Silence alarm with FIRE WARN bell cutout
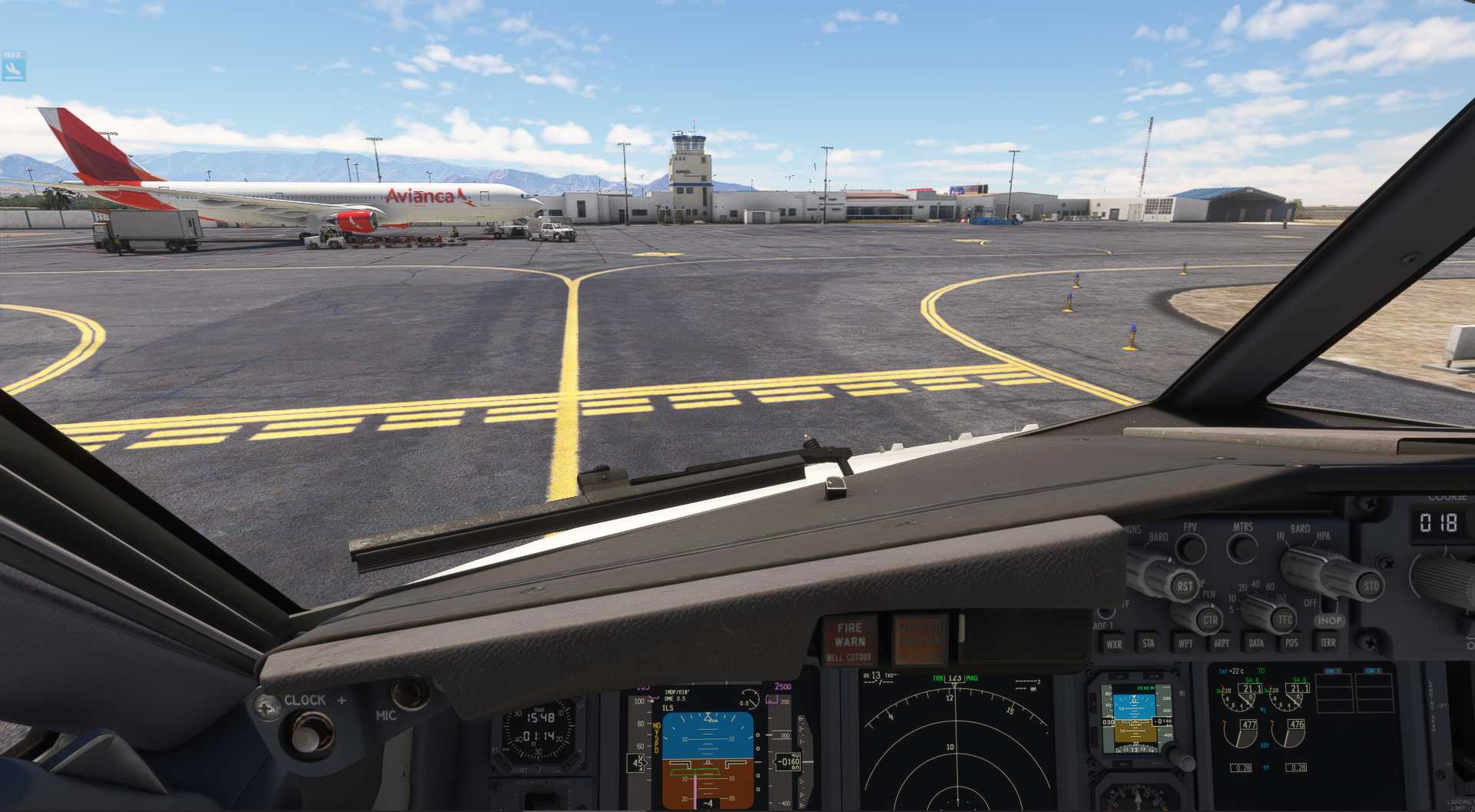 pyautogui.click(x=849, y=641)
